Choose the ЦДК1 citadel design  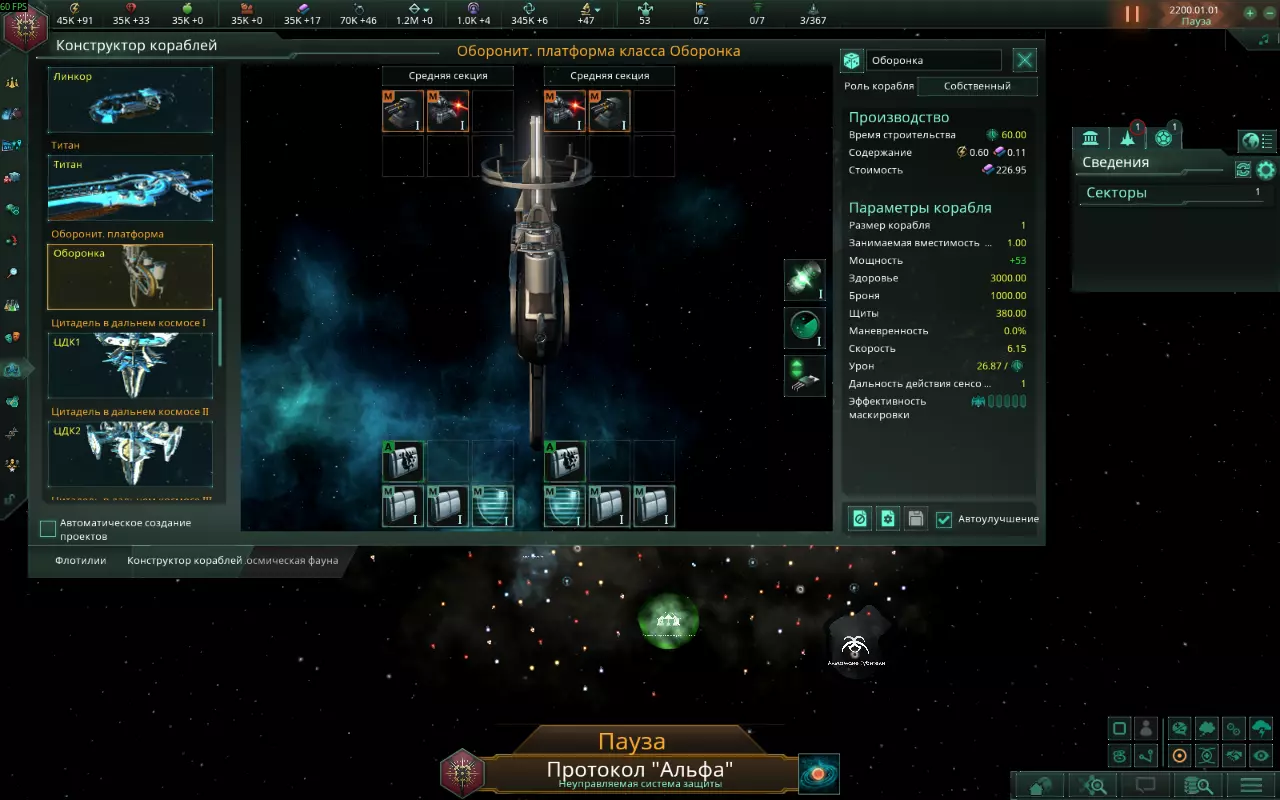pyautogui.click(x=130, y=365)
